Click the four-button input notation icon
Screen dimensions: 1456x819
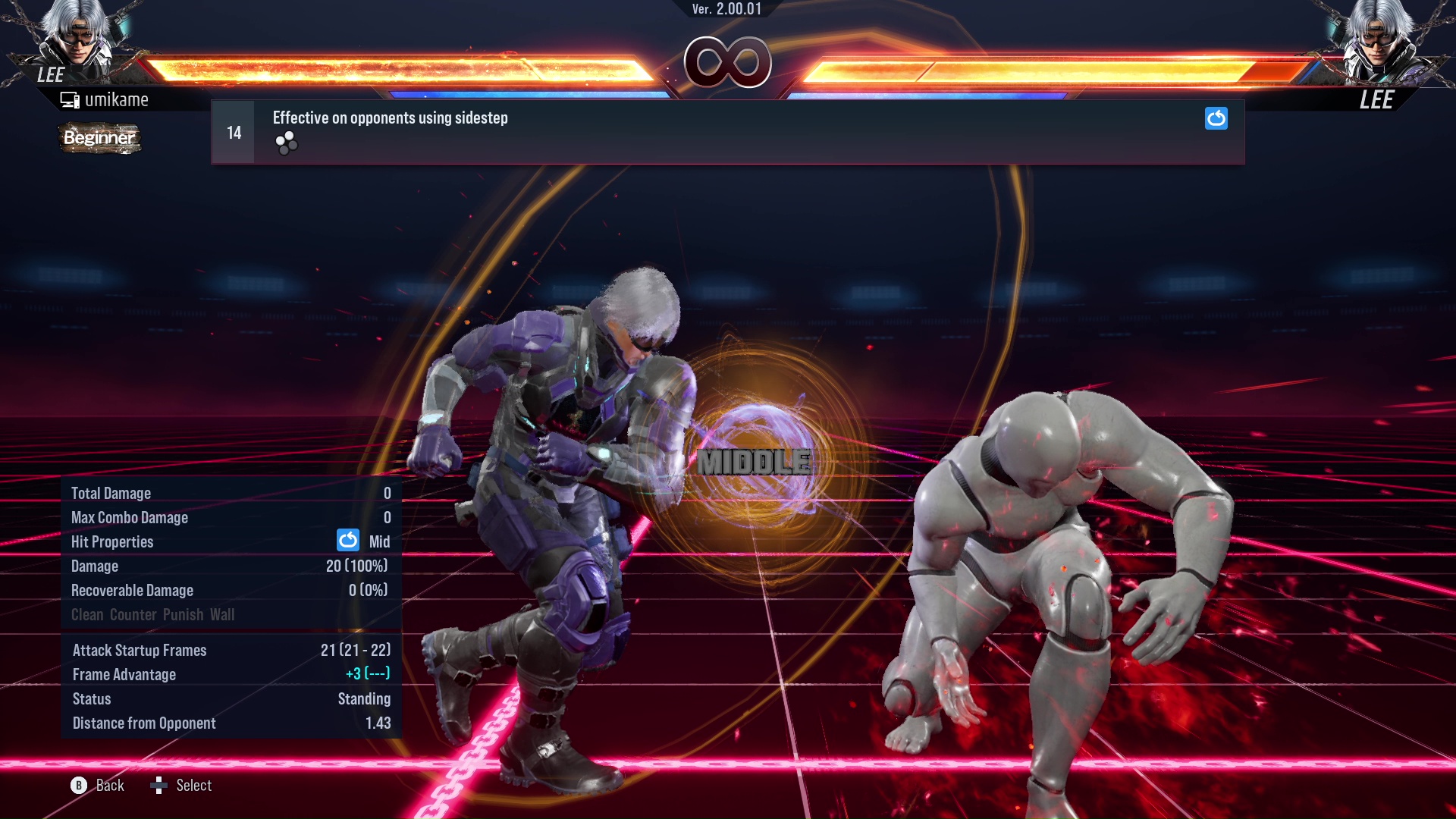[287, 142]
